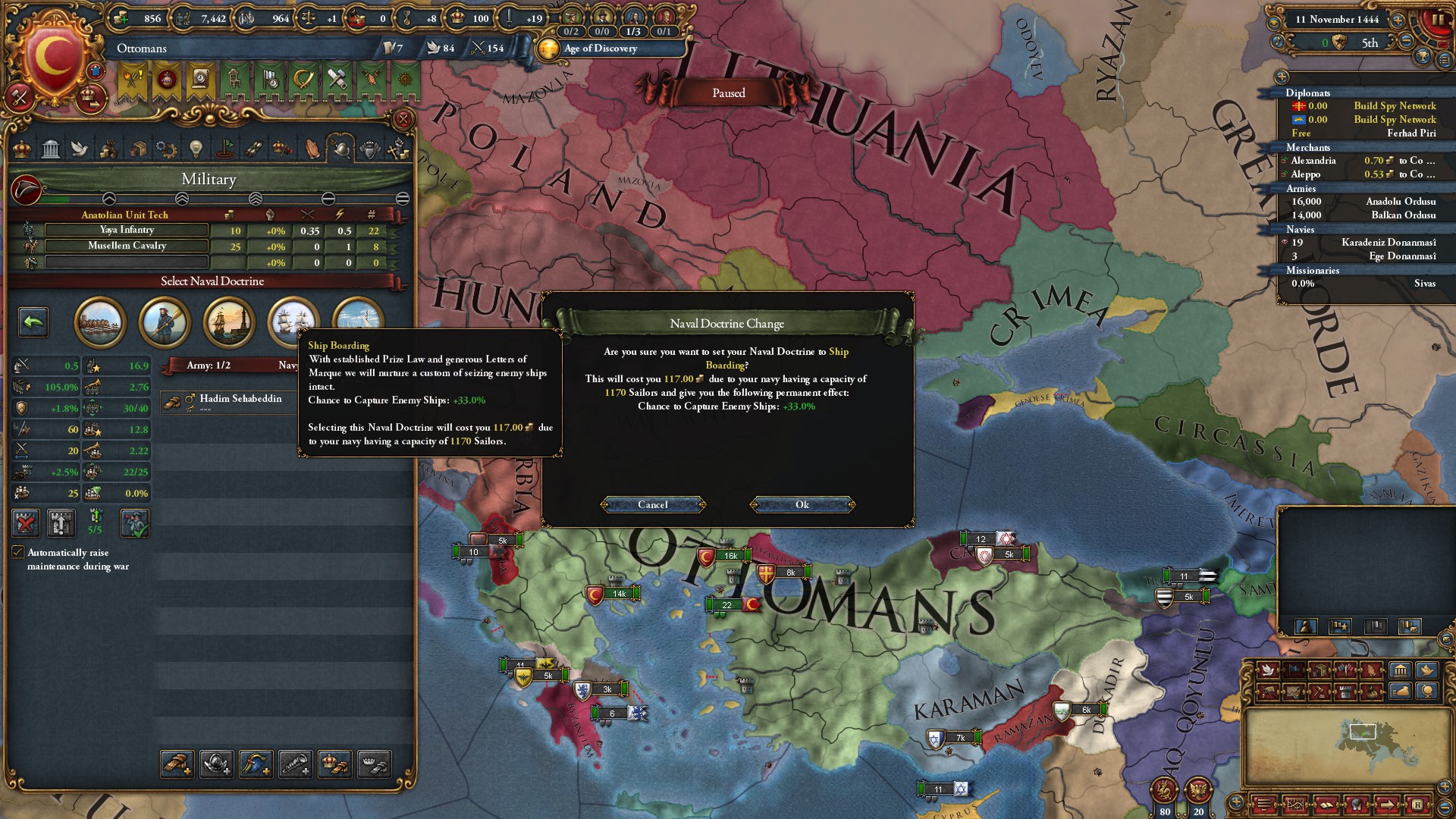Screen dimensions: 1456x819
Task: Cancel the Naval Doctrine Change dialog
Action: pos(653,505)
